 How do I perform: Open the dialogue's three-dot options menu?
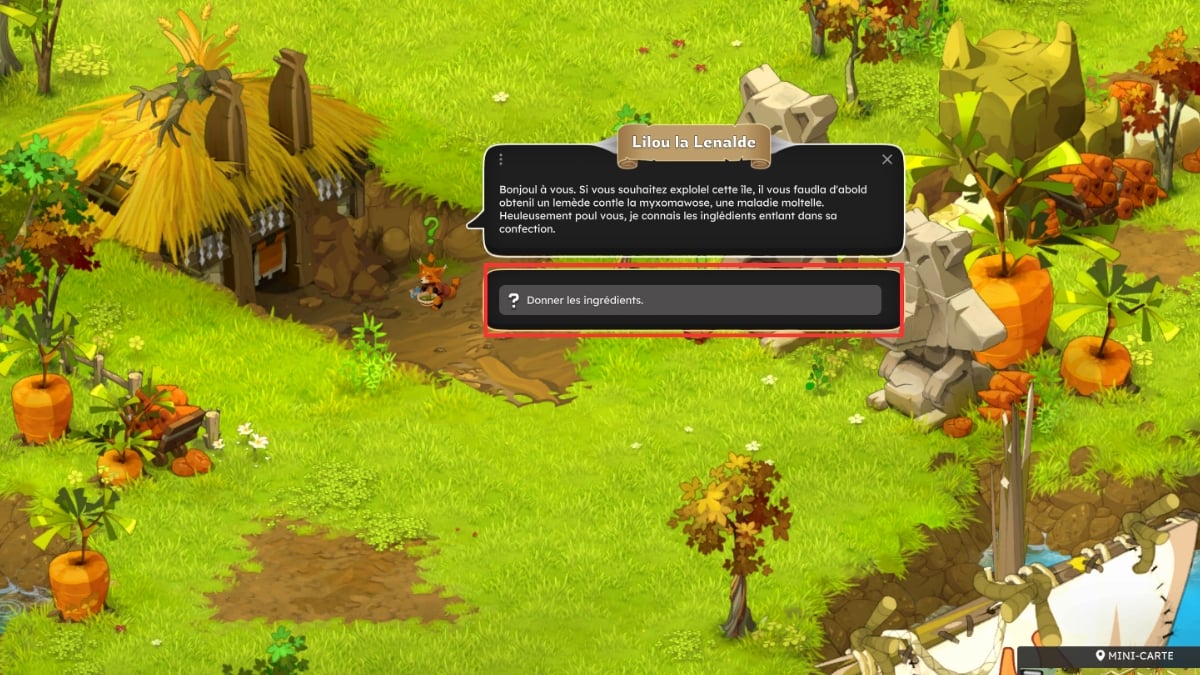(x=501, y=159)
